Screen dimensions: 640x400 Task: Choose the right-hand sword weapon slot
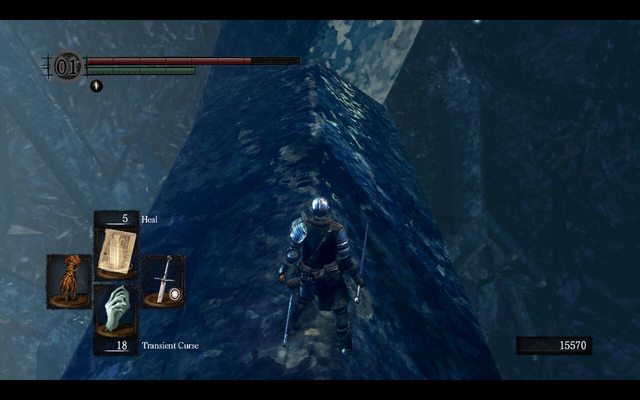[x=163, y=281]
